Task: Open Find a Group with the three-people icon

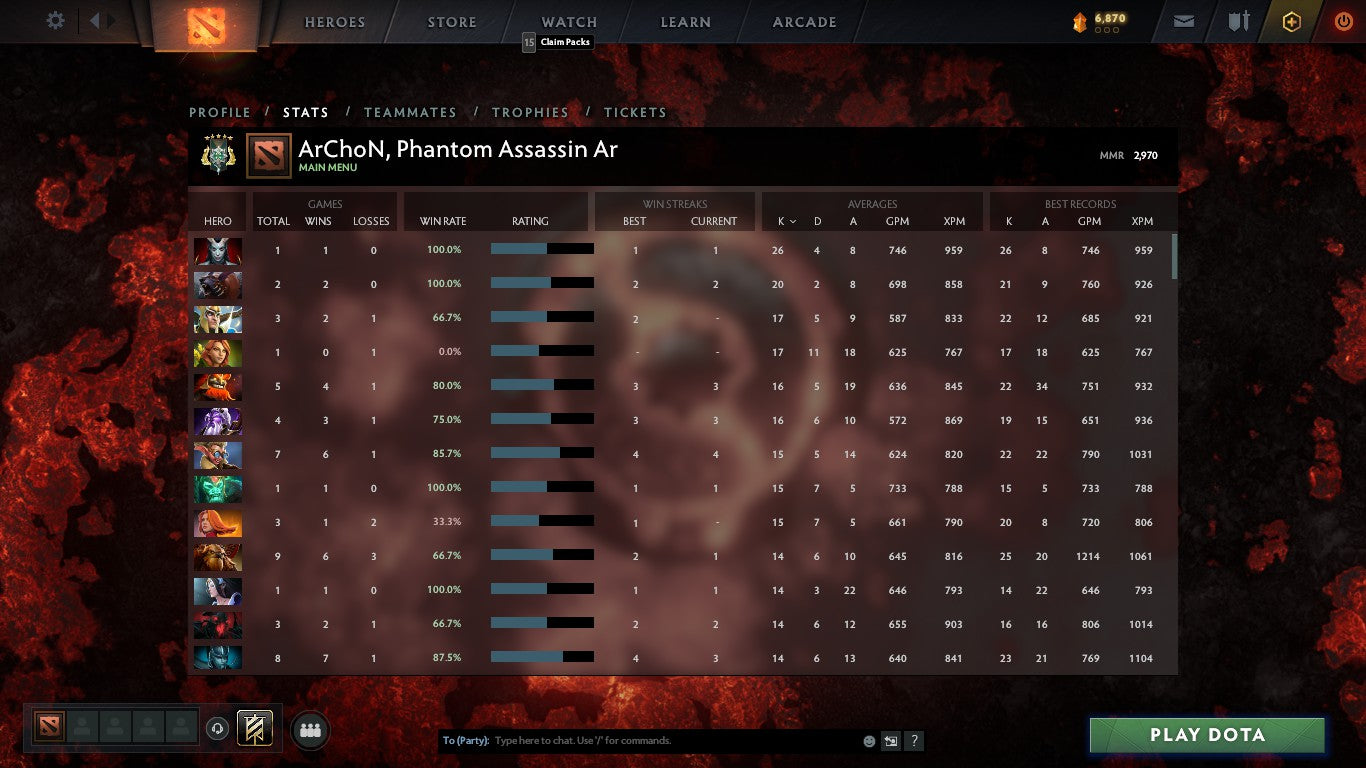Action: tap(310, 730)
